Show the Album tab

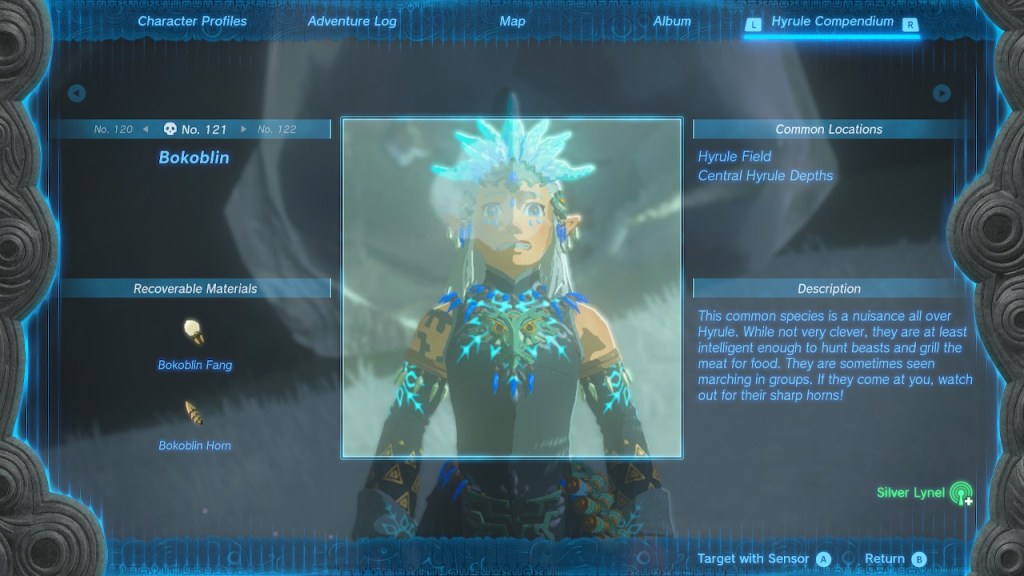672,21
